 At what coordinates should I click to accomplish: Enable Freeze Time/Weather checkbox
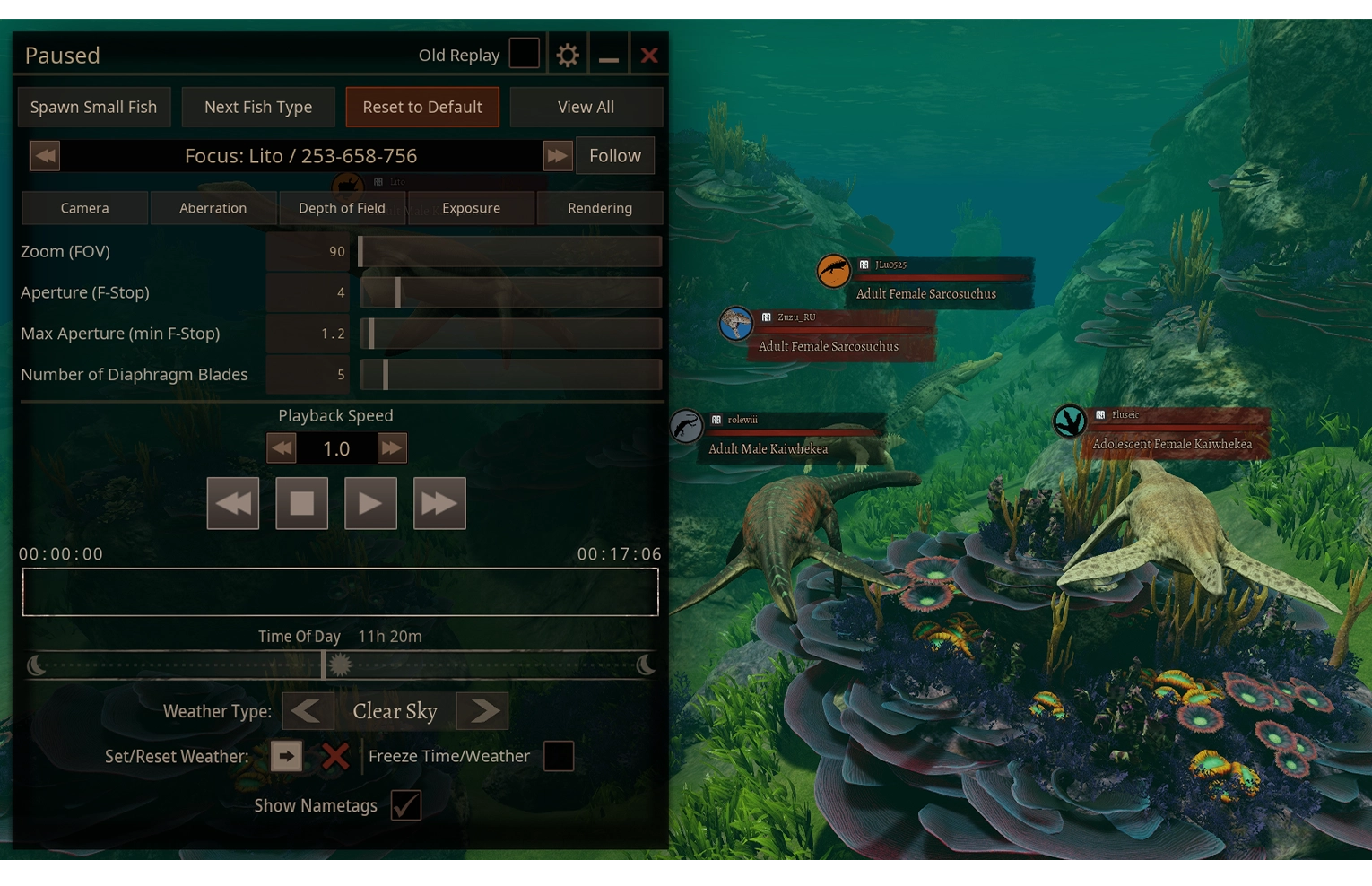[x=559, y=756]
